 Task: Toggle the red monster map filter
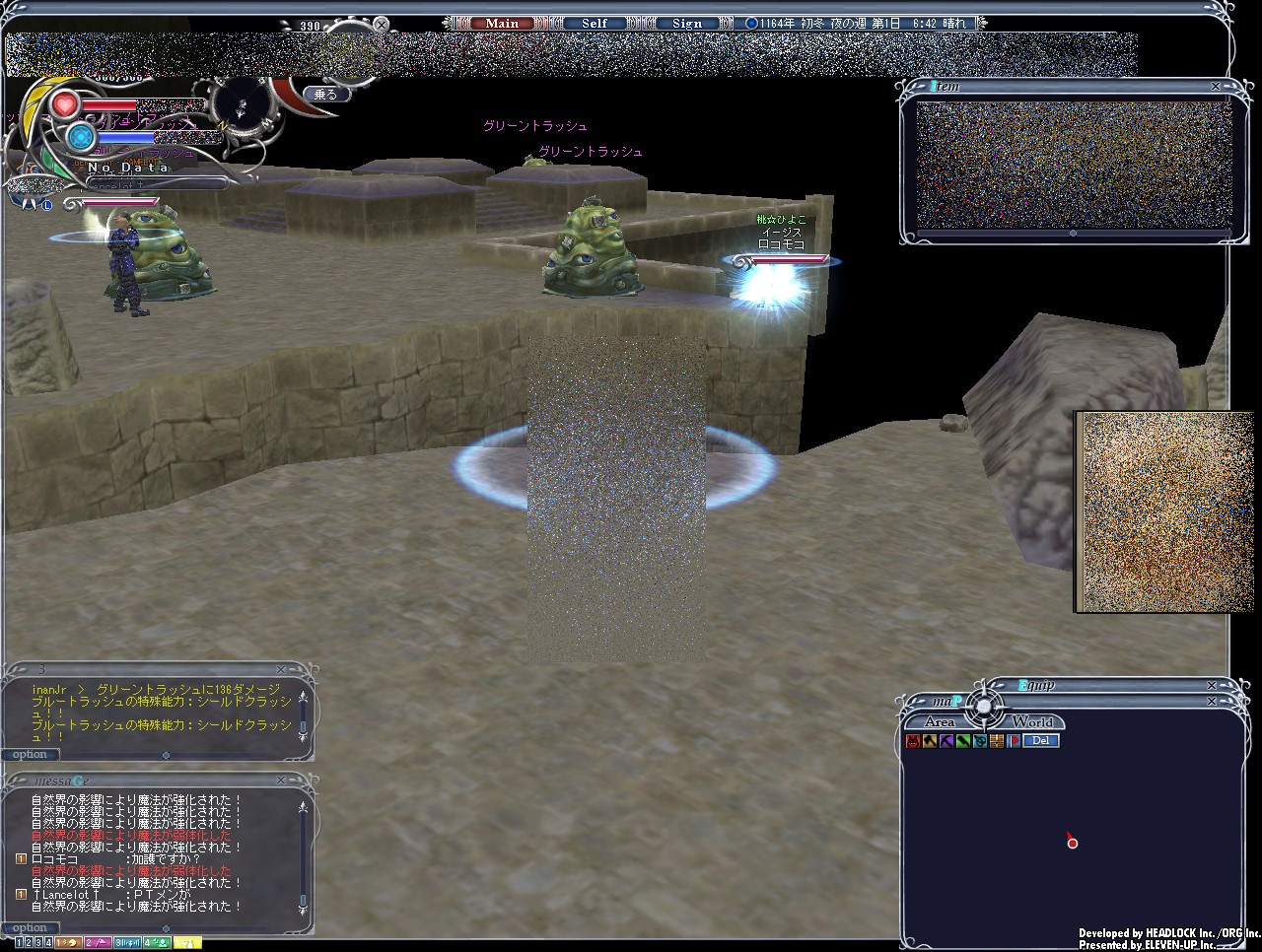pos(913,741)
